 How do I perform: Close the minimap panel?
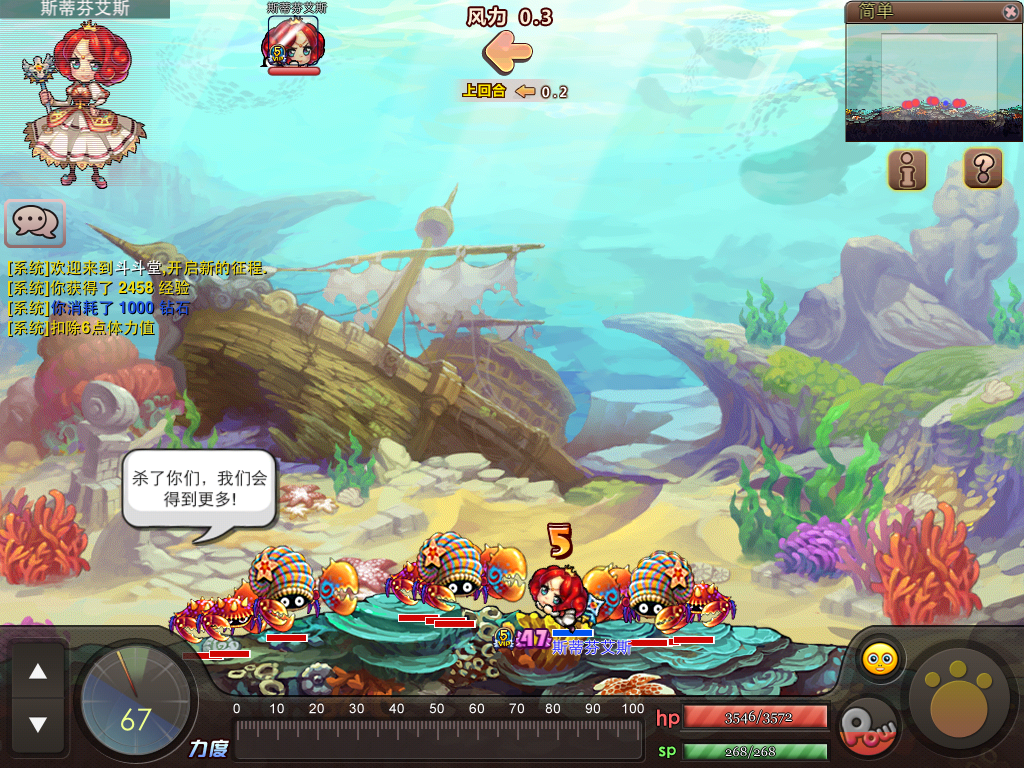pos(1010,12)
